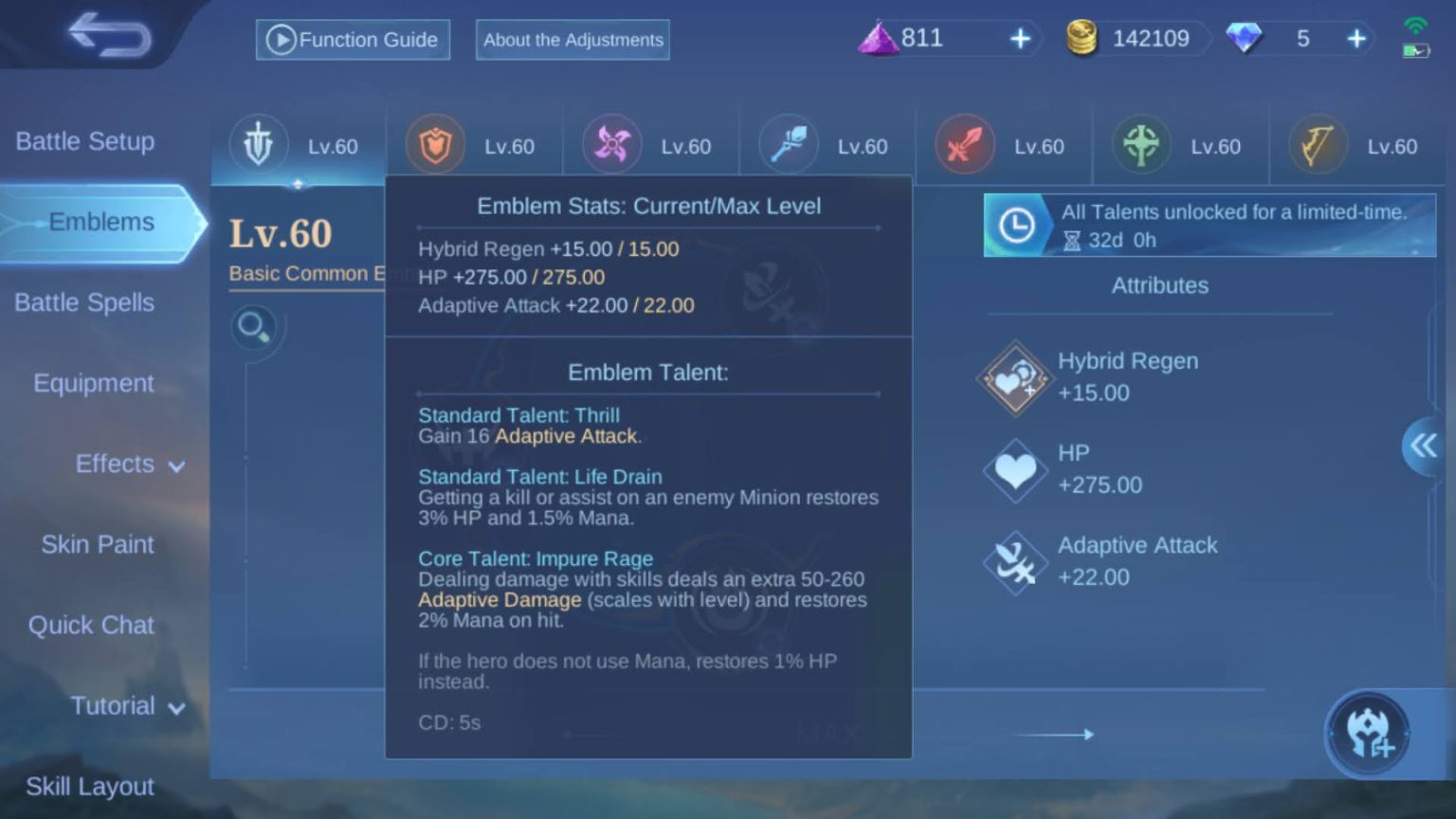
Task: Click the Hybrid Regen attribute icon
Action: [1014, 377]
